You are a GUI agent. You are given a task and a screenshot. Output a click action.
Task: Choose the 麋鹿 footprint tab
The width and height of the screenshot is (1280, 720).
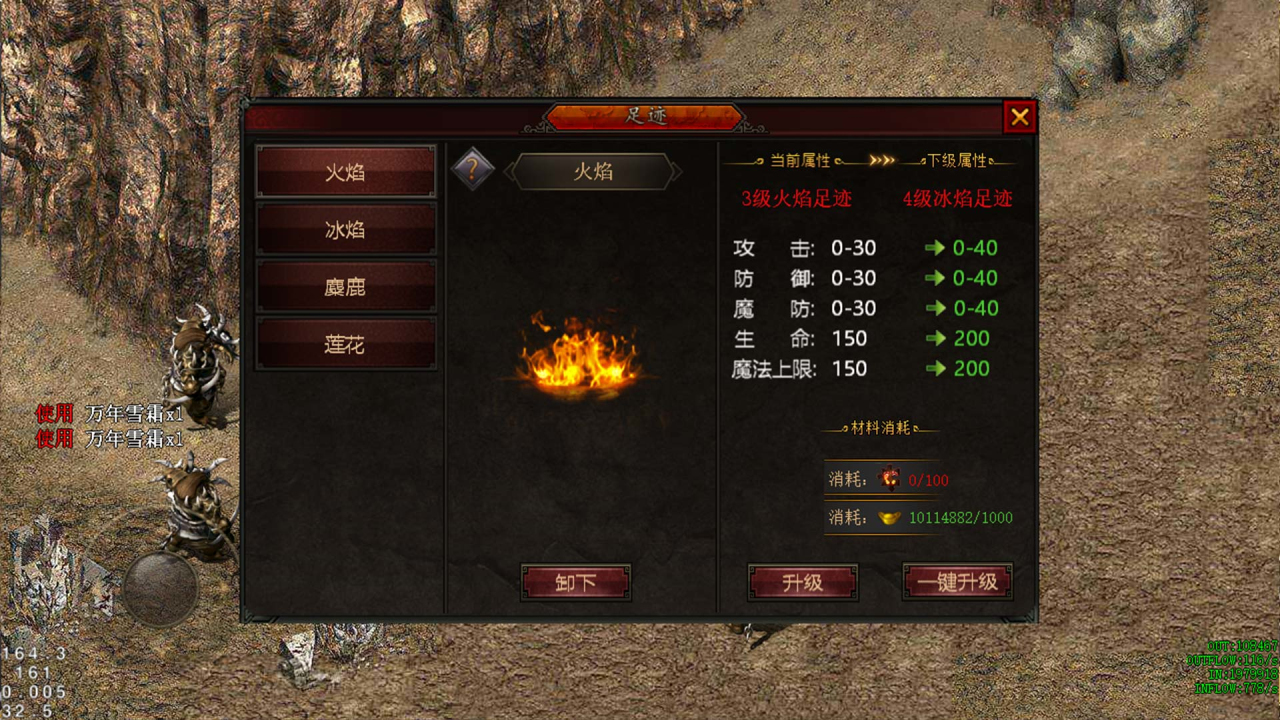coord(345,287)
